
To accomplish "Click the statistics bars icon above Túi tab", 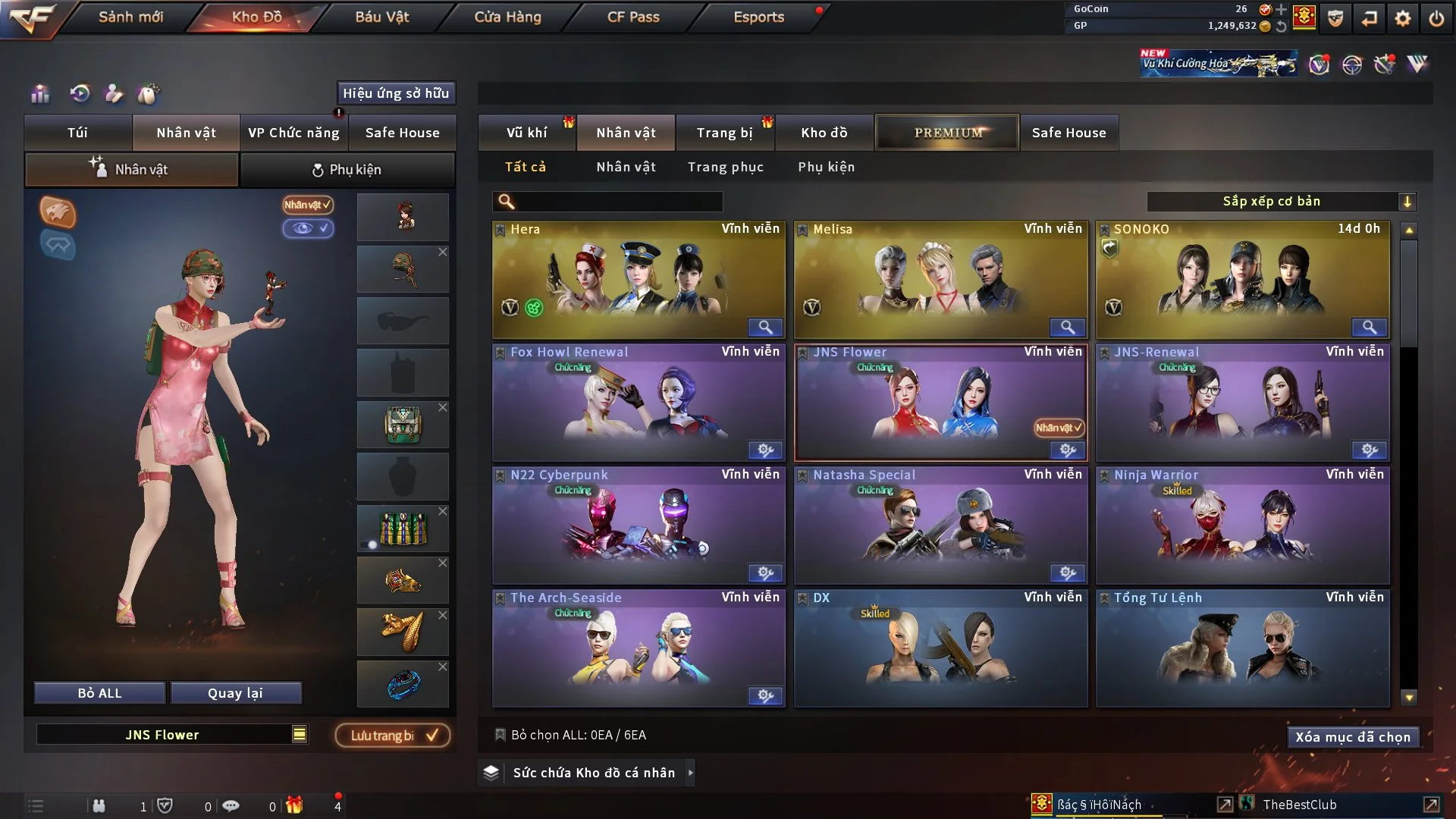I will point(40,93).
